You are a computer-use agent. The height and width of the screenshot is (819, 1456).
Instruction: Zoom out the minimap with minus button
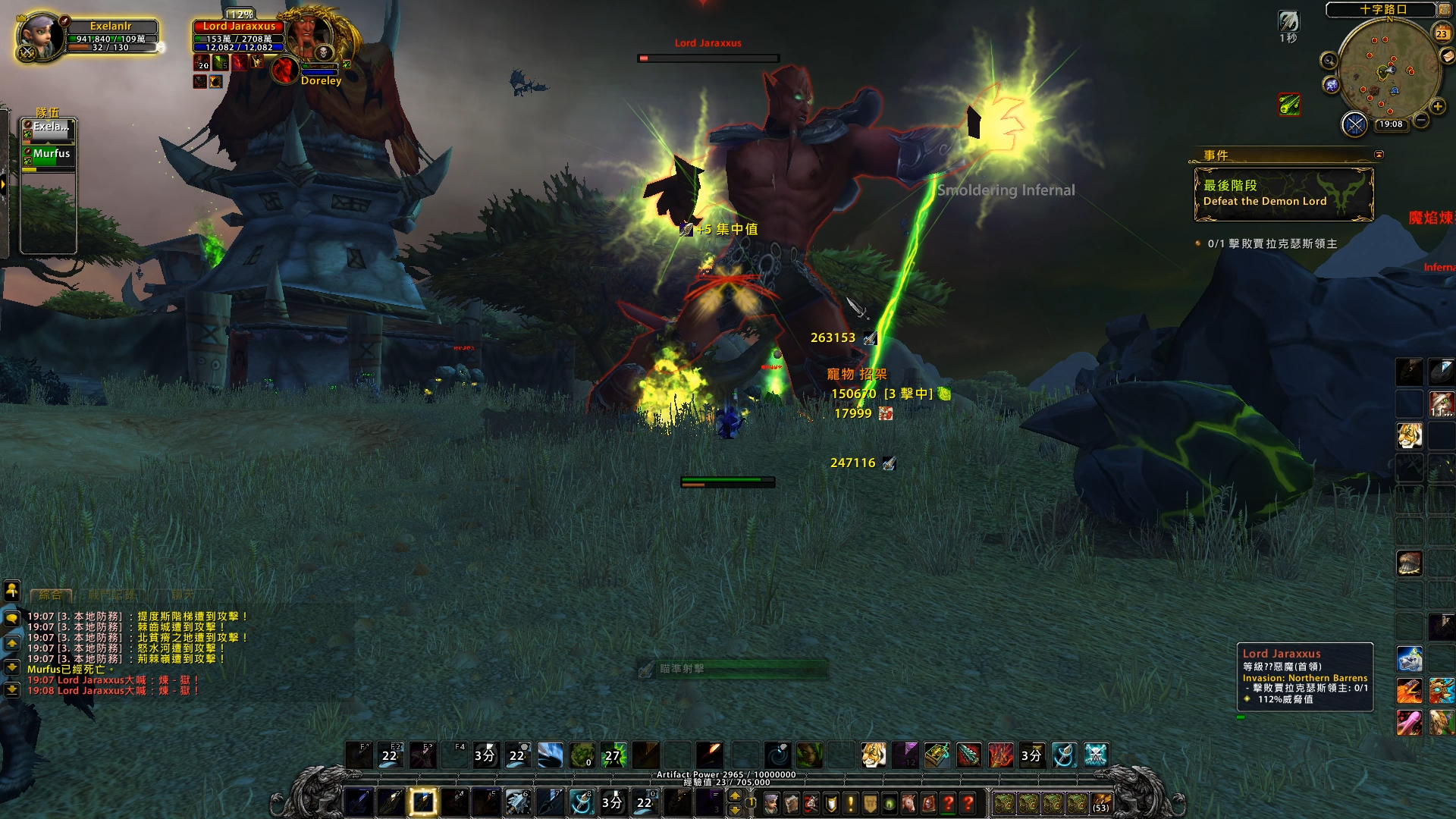pos(1422,121)
